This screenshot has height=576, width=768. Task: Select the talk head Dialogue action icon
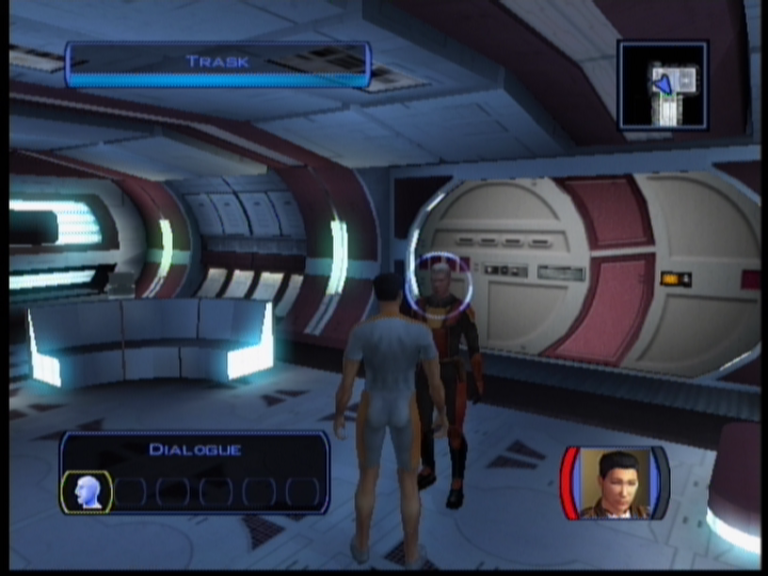coord(87,491)
